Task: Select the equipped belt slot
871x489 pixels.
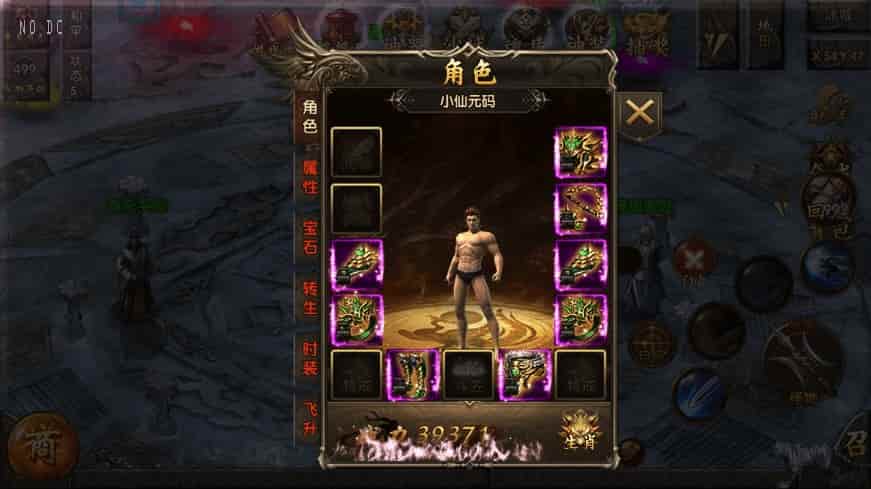Action: tap(524, 374)
